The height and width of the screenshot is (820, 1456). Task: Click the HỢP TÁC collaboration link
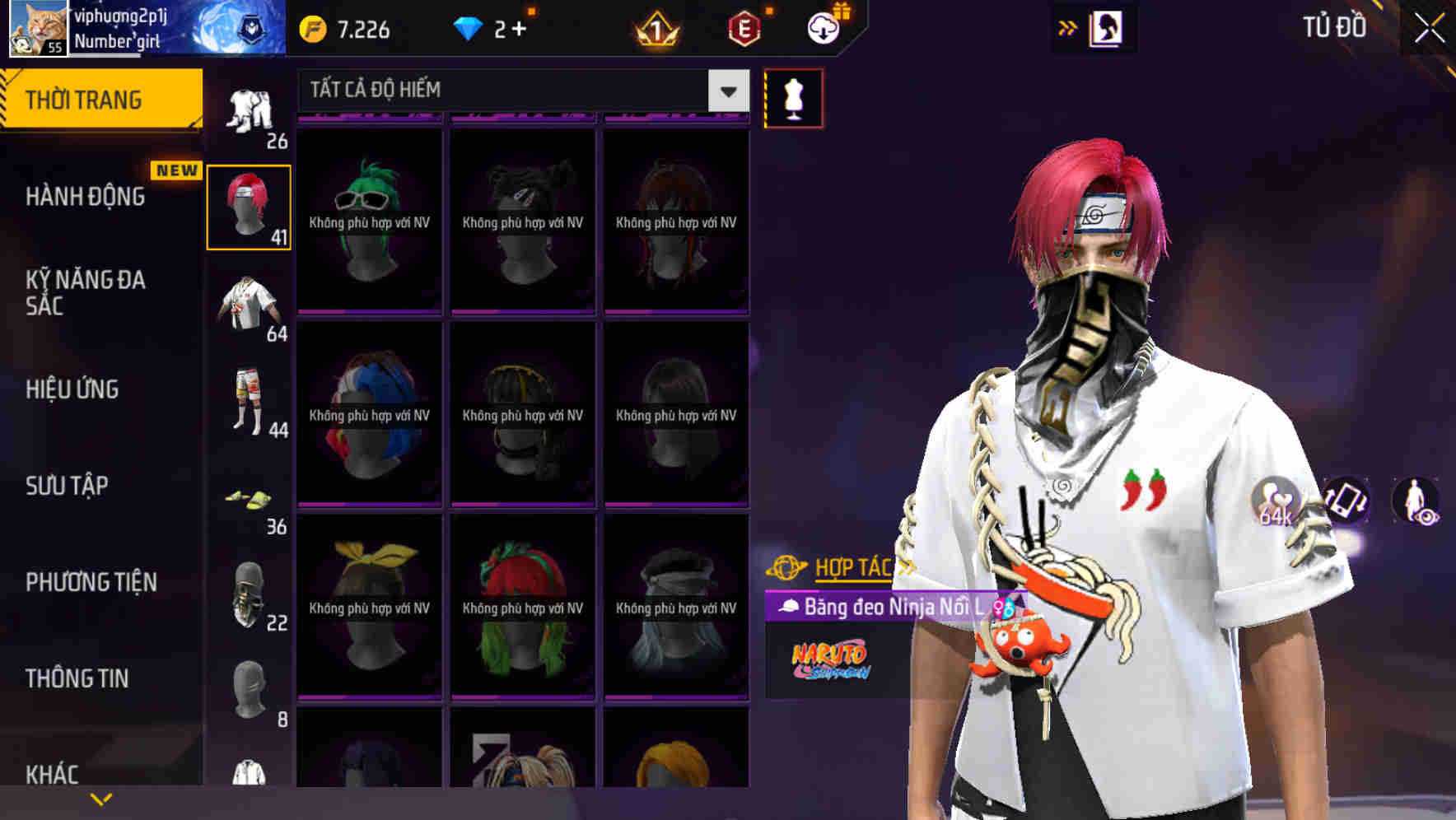(852, 566)
